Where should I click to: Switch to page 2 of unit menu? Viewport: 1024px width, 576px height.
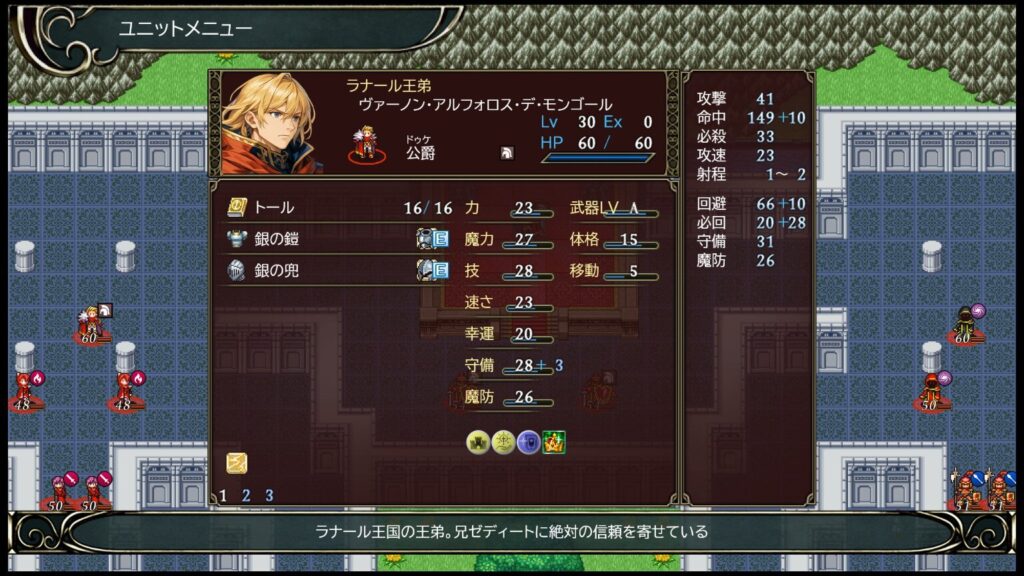click(x=246, y=495)
